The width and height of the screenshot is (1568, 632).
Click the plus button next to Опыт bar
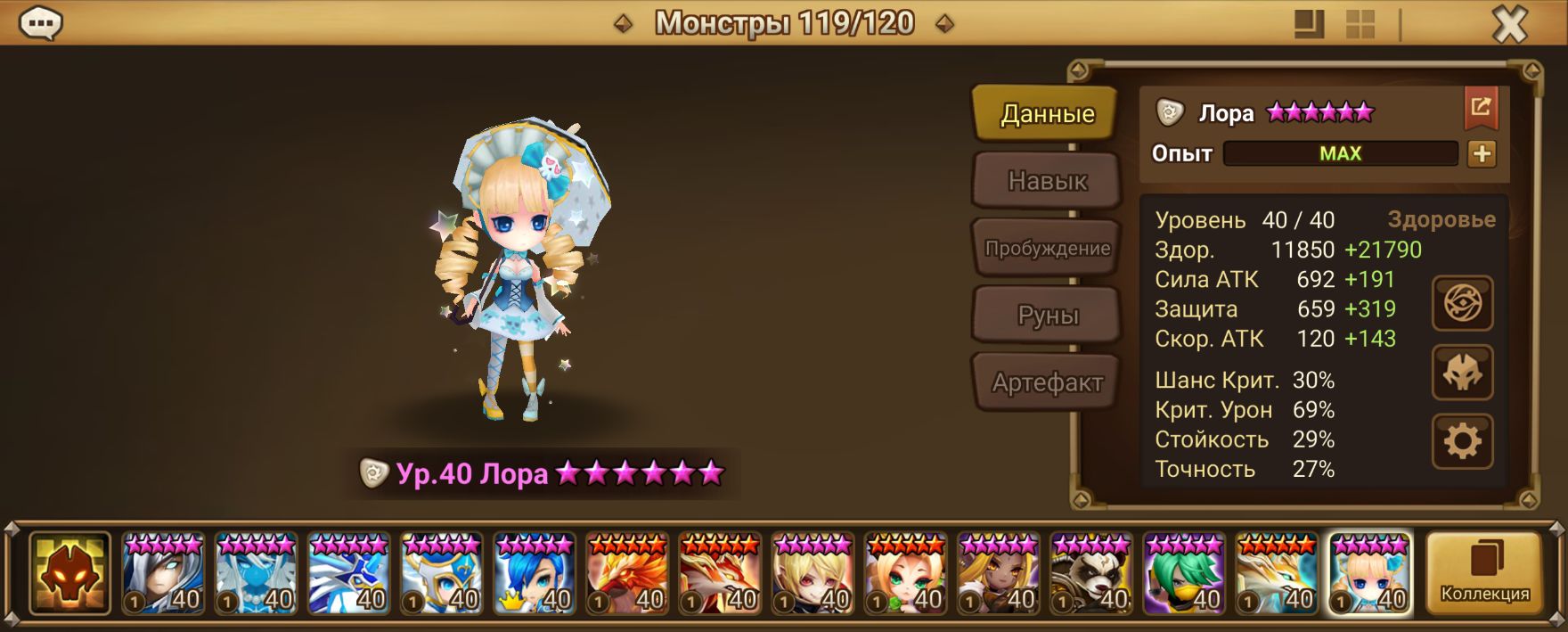[x=1482, y=154]
